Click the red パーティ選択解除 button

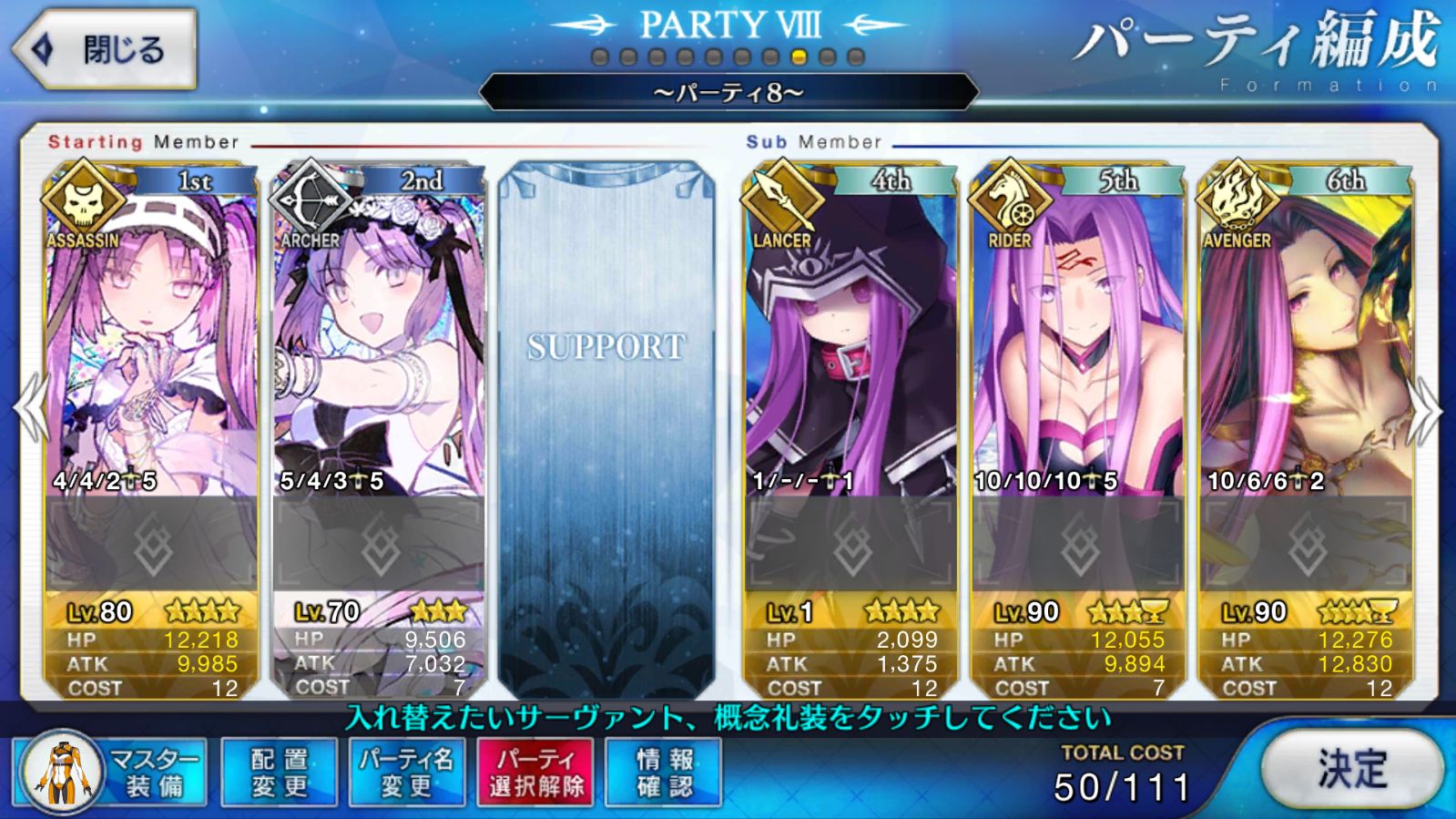point(535,773)
